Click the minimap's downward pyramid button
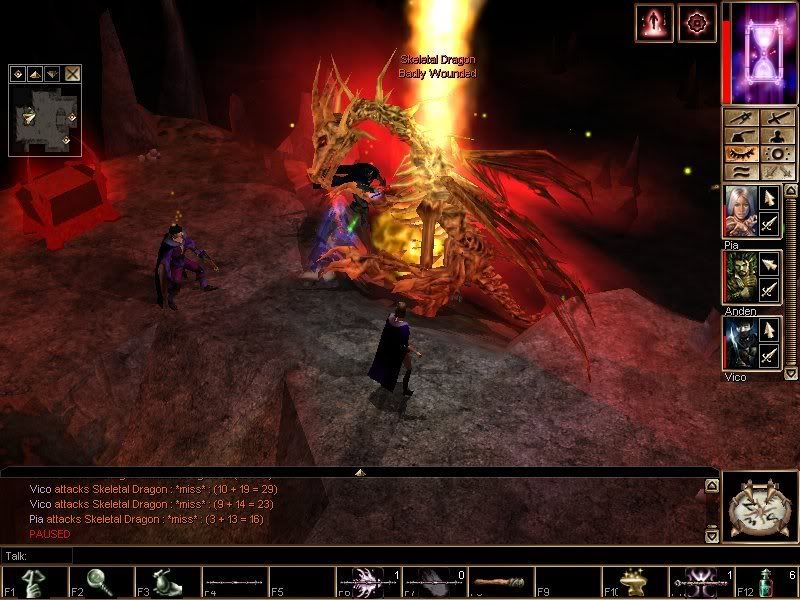800x600 pixels. [53, 73]
